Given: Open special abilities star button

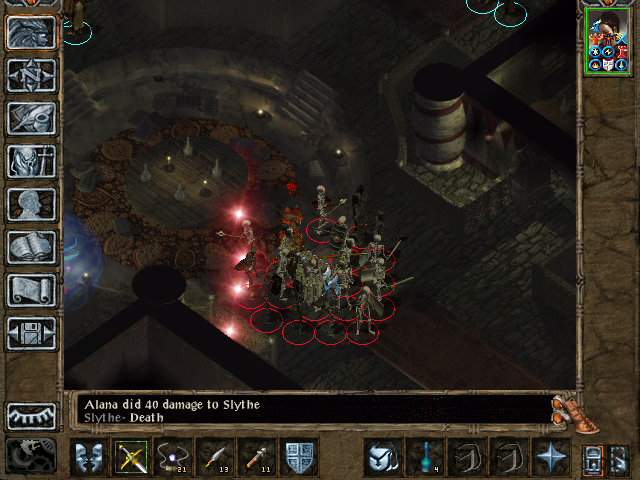Looking at the screenshot, I should tap(551, 456).
